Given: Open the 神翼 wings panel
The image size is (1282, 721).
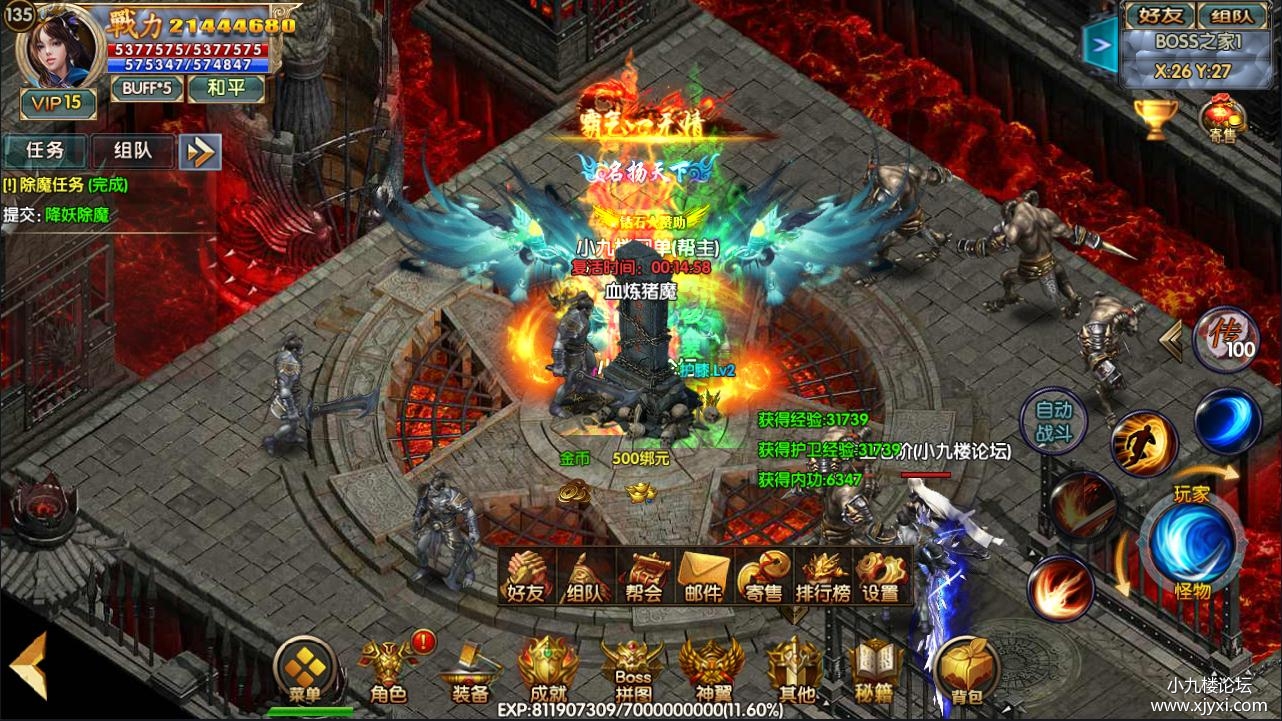Looking at the screenshot, I should pyautogui.click(x=711, y=672).
